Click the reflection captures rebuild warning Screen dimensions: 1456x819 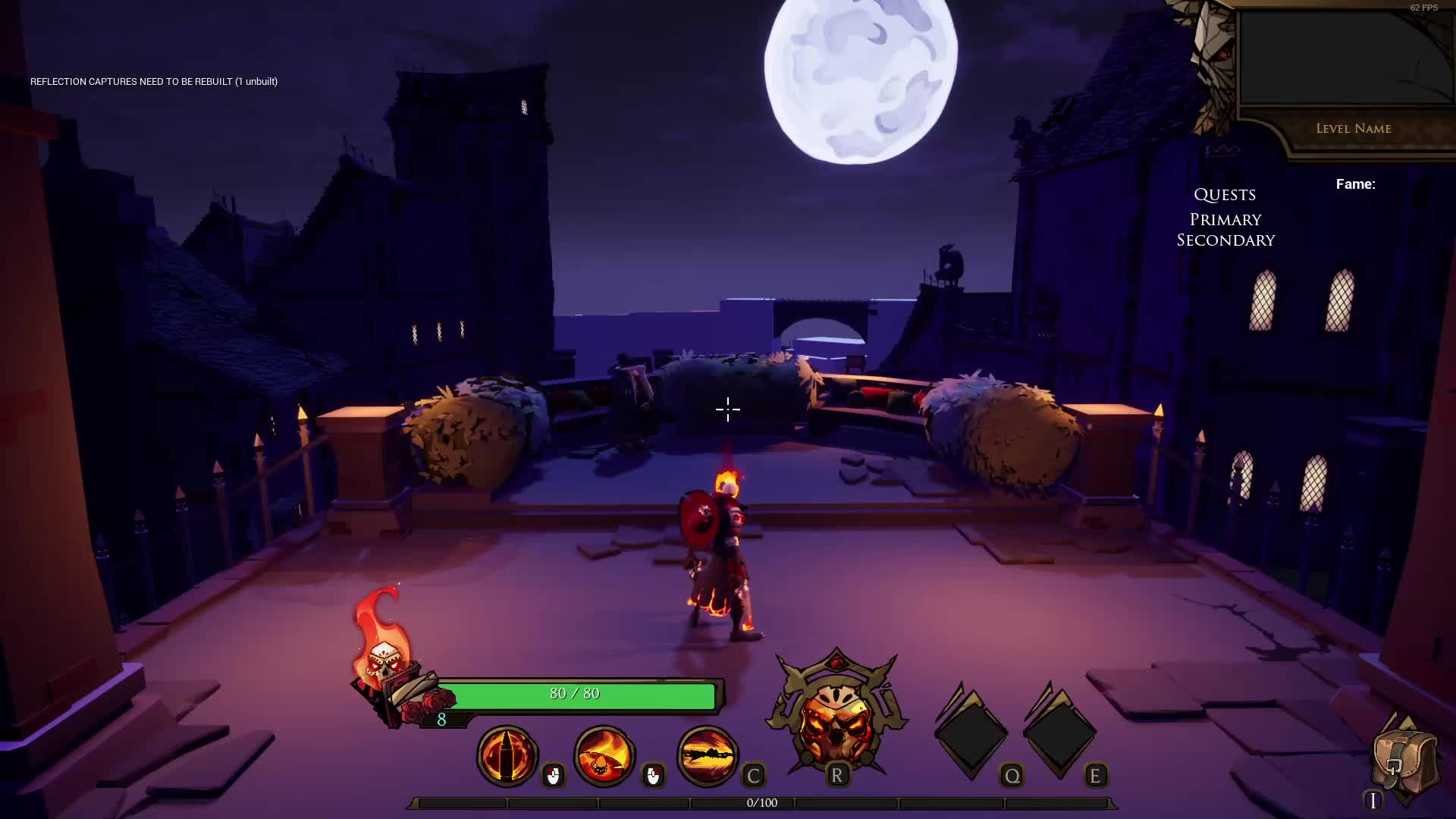154,81
